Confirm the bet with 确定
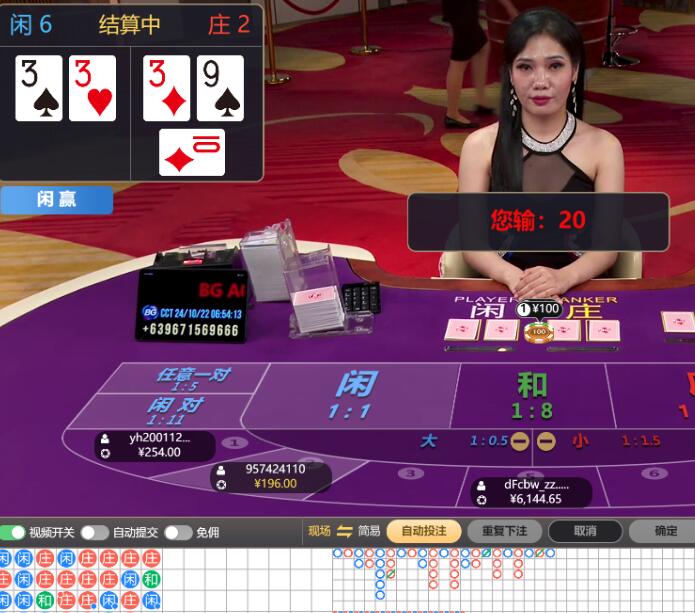The height and width of the screenshot is (613, 695). click(665, 531)
